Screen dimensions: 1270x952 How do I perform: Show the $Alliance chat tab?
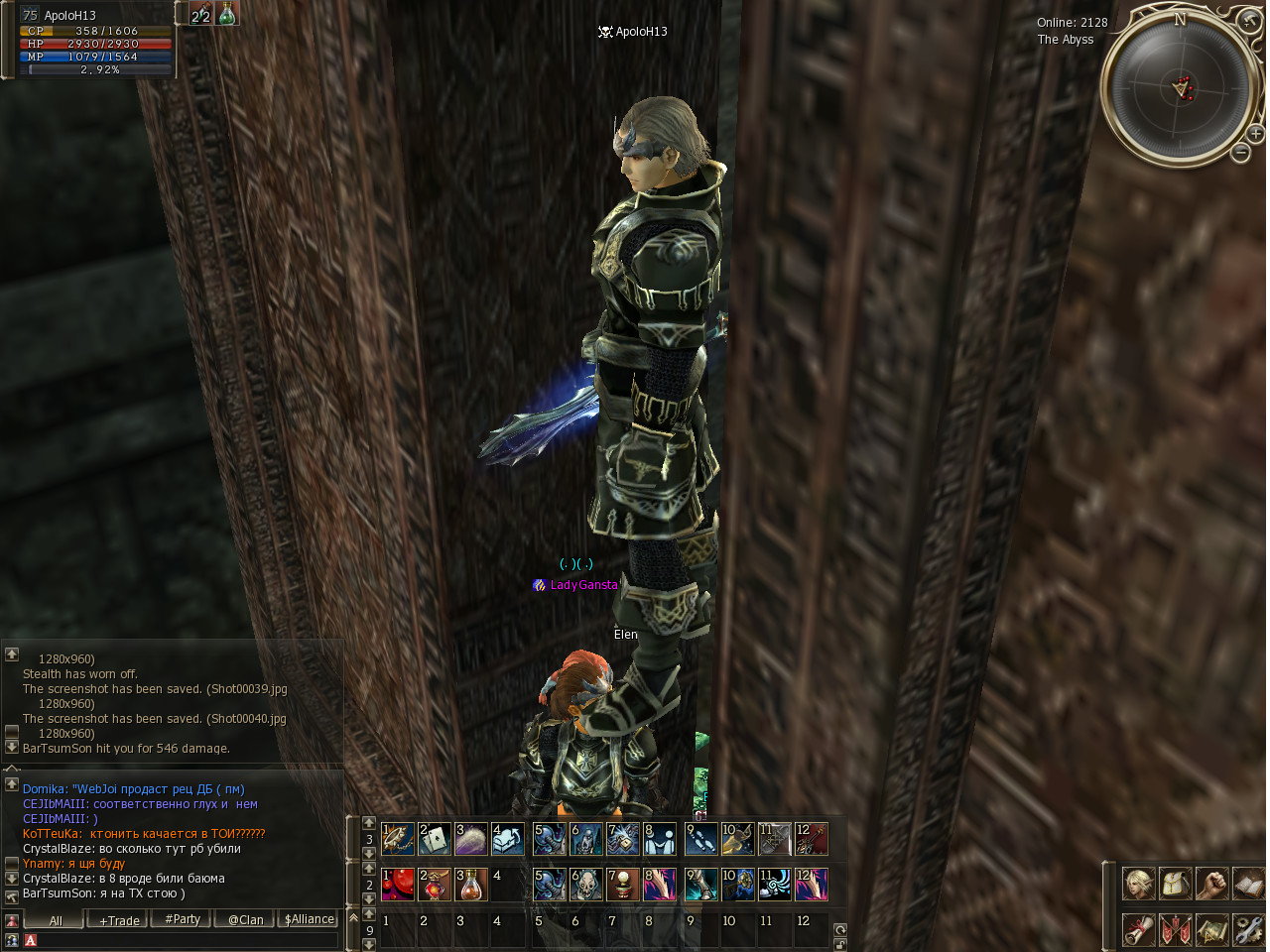(x=309, y=919)
